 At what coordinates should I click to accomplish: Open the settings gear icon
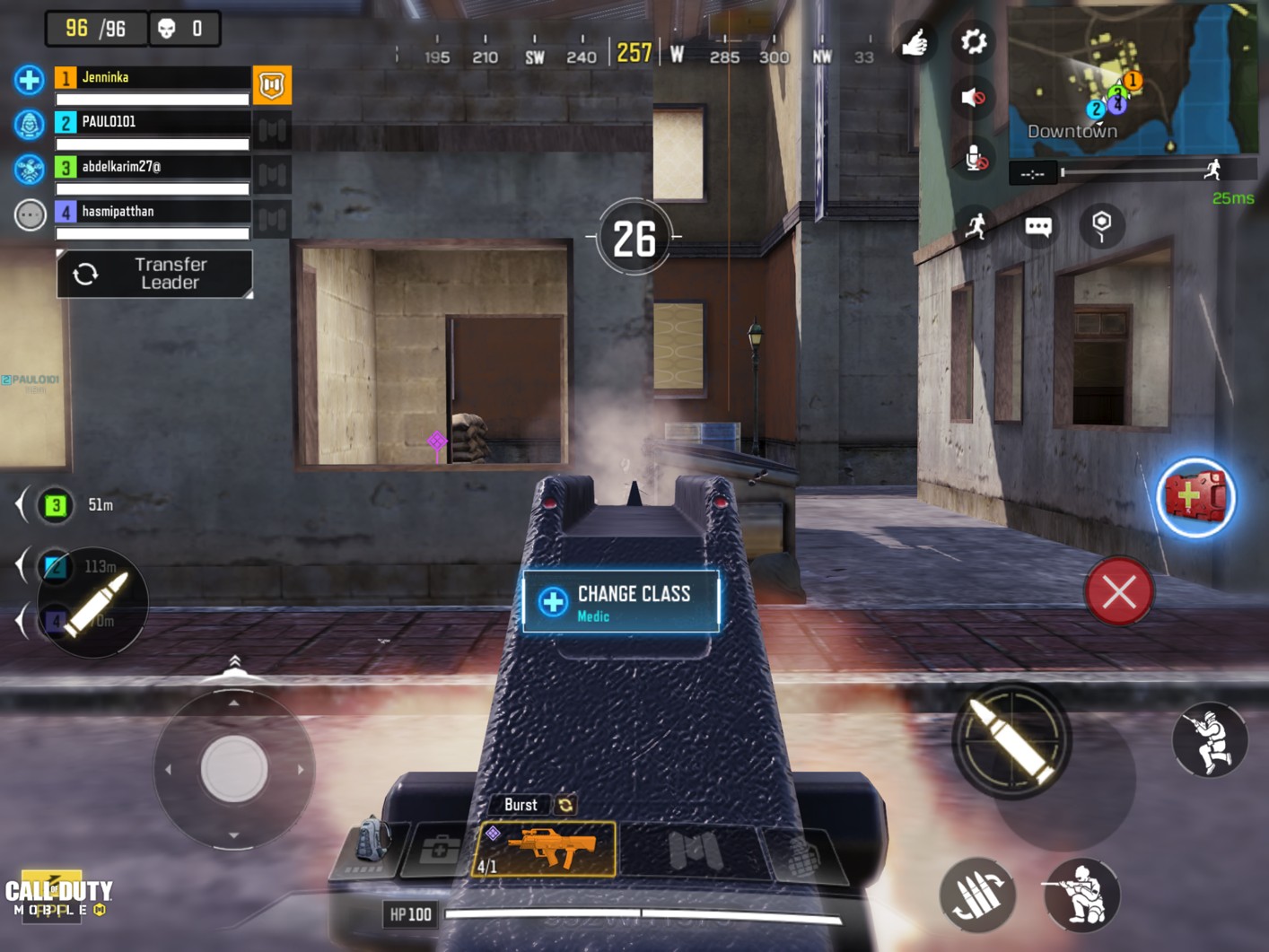[x=973, y=41]
